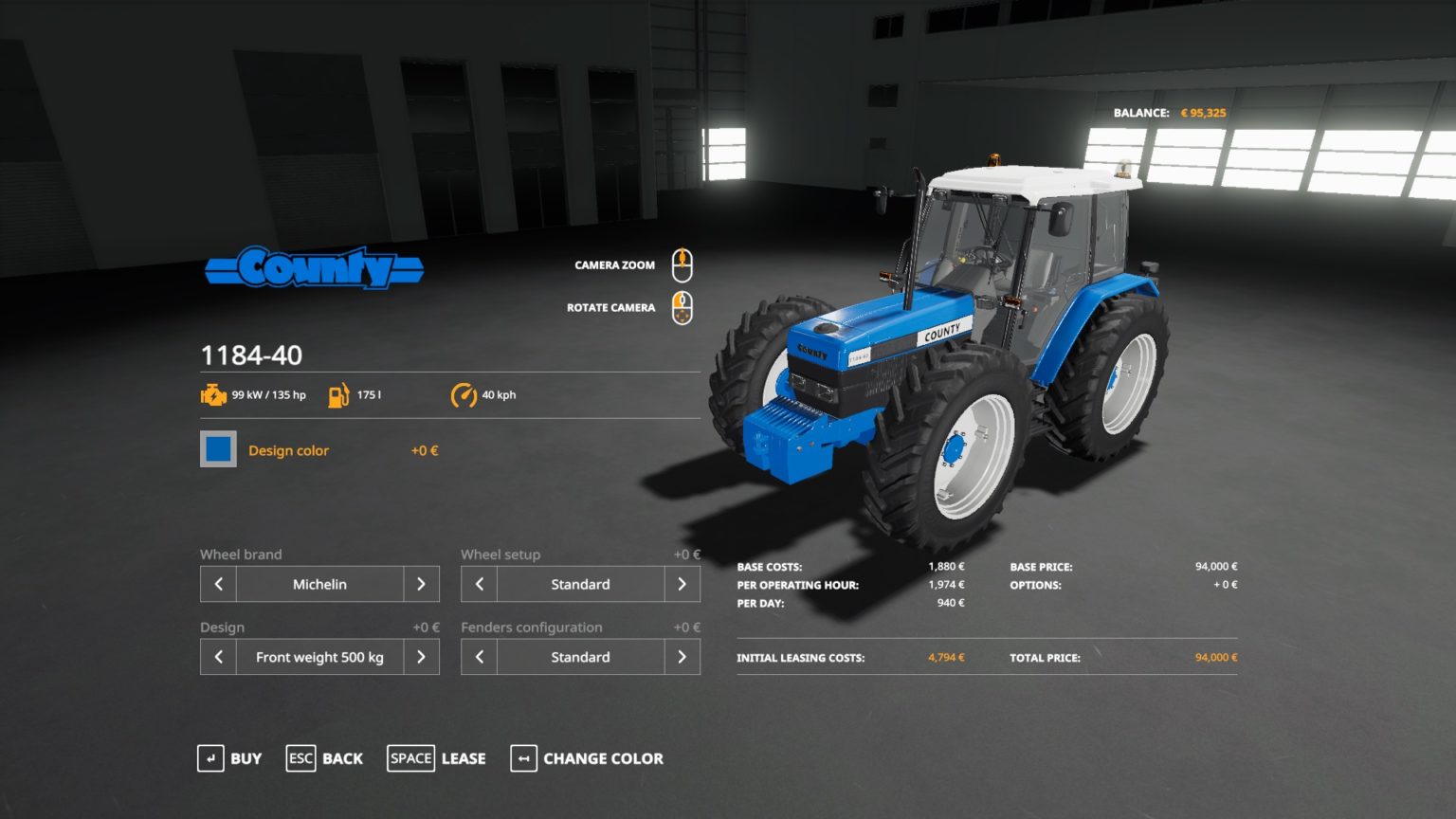Open the Michelin wheel brand selector
This screenshot has height=819, width=1456.
pos(319,584)
